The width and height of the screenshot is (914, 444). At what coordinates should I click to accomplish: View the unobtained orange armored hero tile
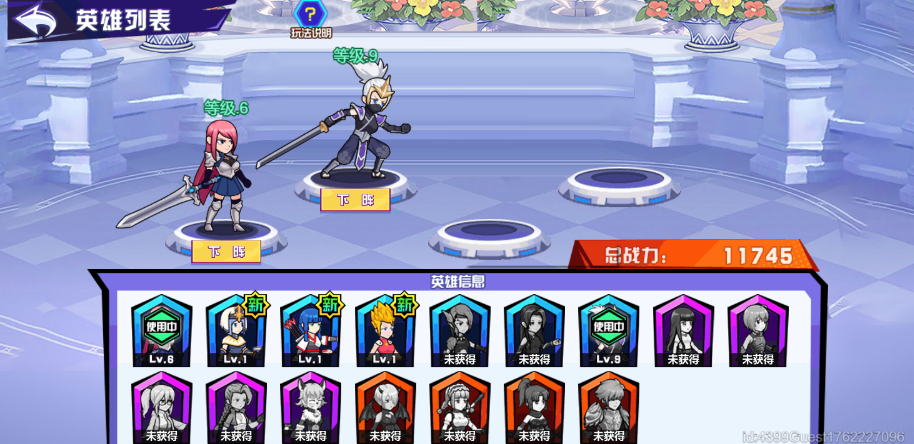click(x=608, y=406)
